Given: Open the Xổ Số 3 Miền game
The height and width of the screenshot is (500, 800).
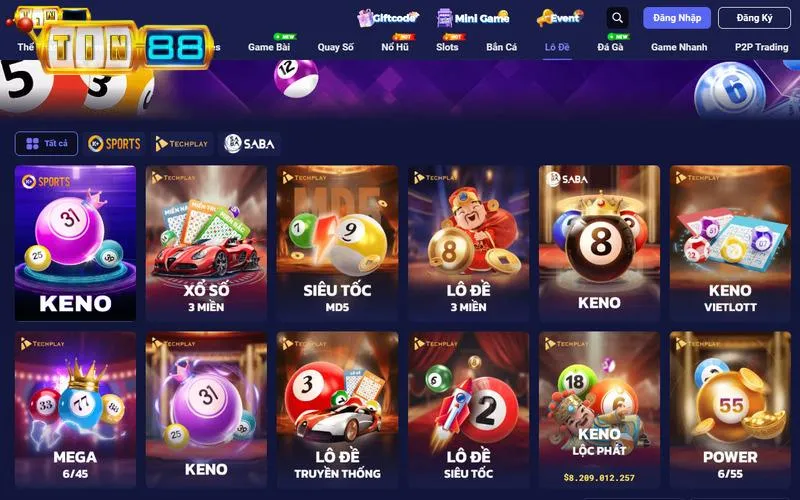Looking at the screenshot, I should [206, 243].
